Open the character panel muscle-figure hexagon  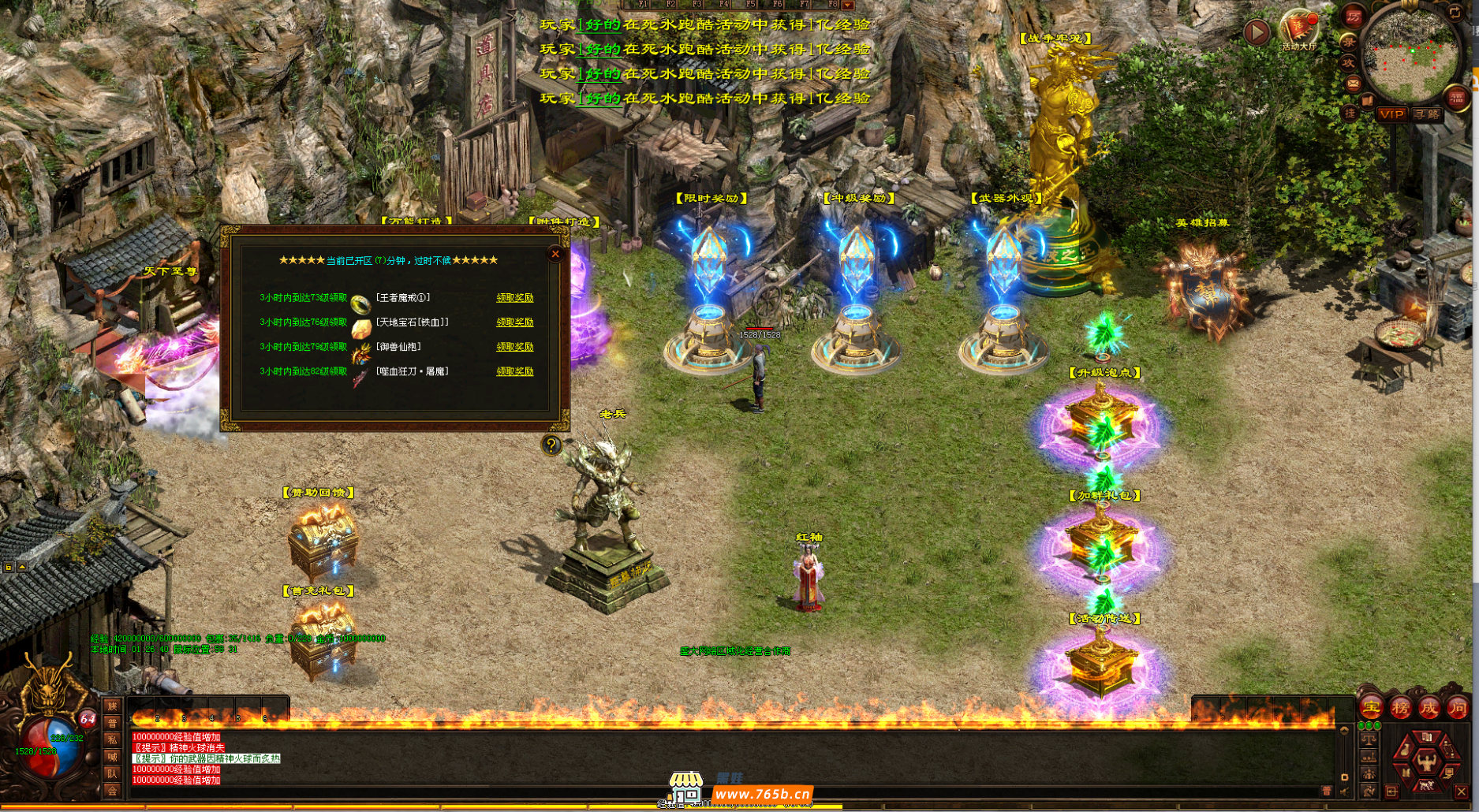(1425, 762)
